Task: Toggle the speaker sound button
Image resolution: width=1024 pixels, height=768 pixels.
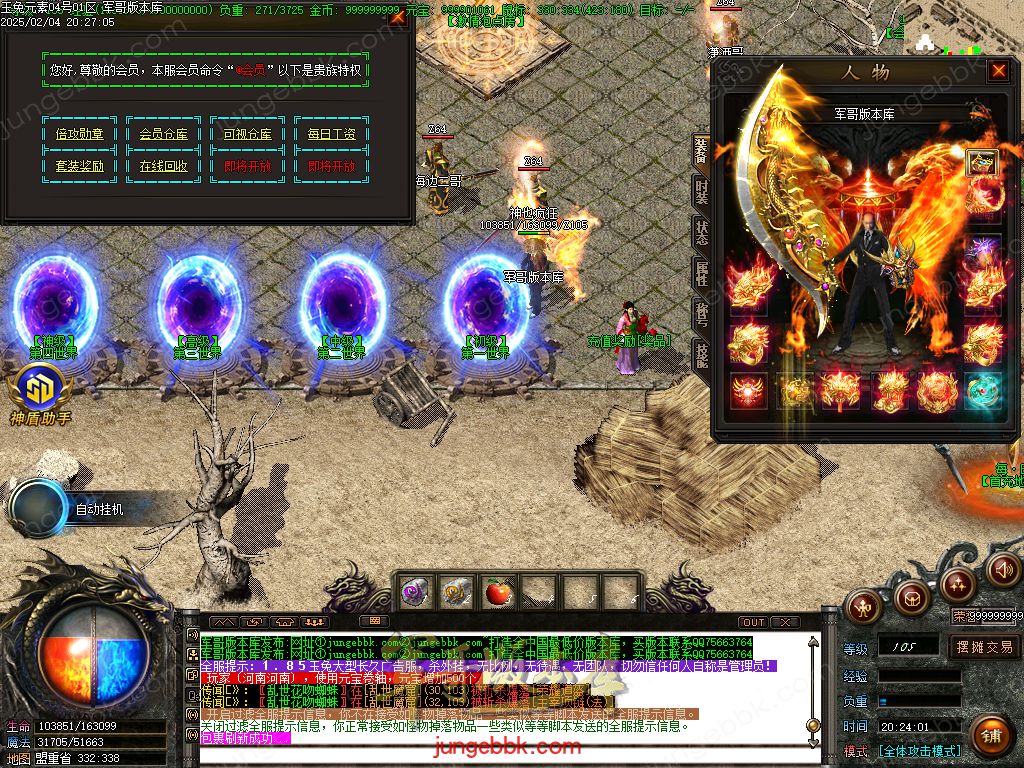Action: [1004, 569]
